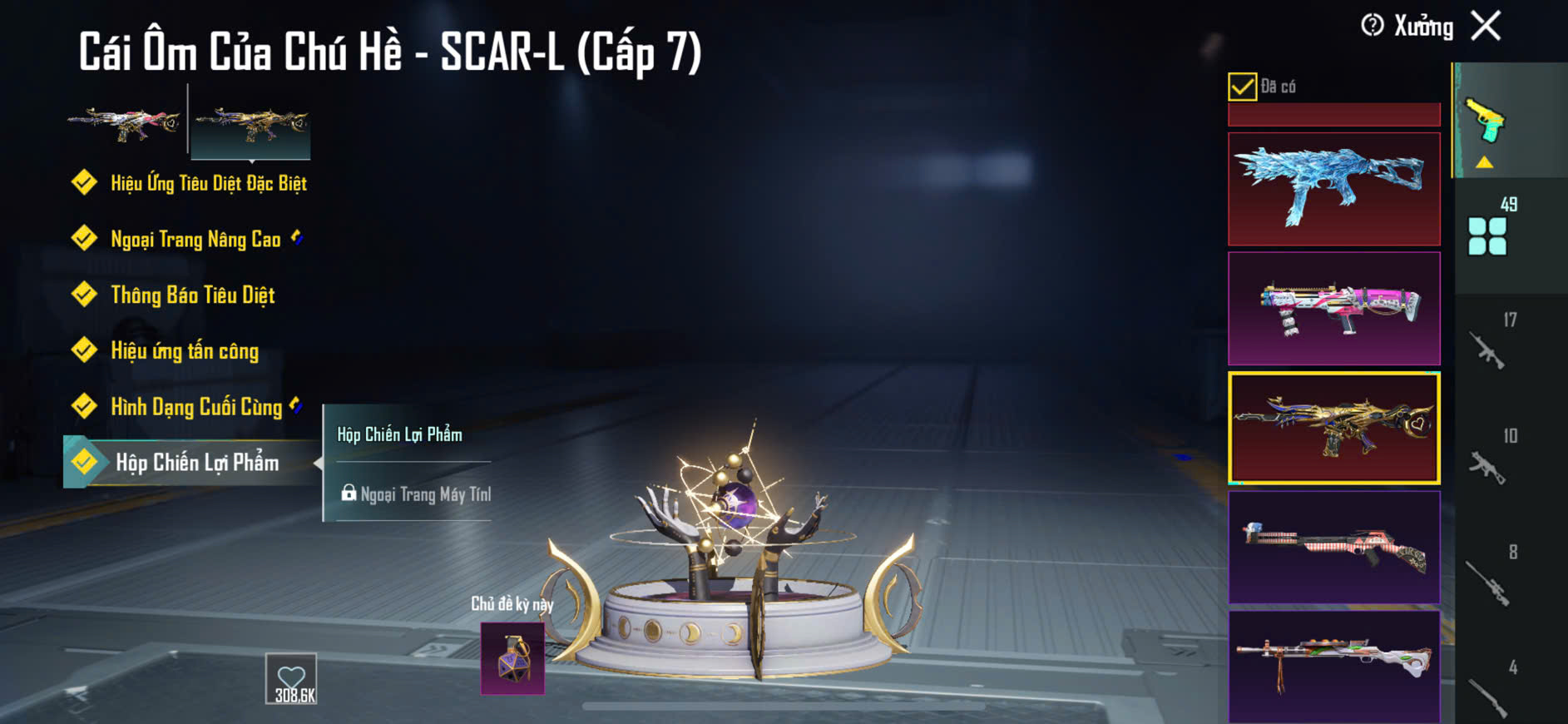Open the Chủ đề kỳ này grenade item
The height and width of the screenshot is (724, 1568).
(x=512, y=659)
